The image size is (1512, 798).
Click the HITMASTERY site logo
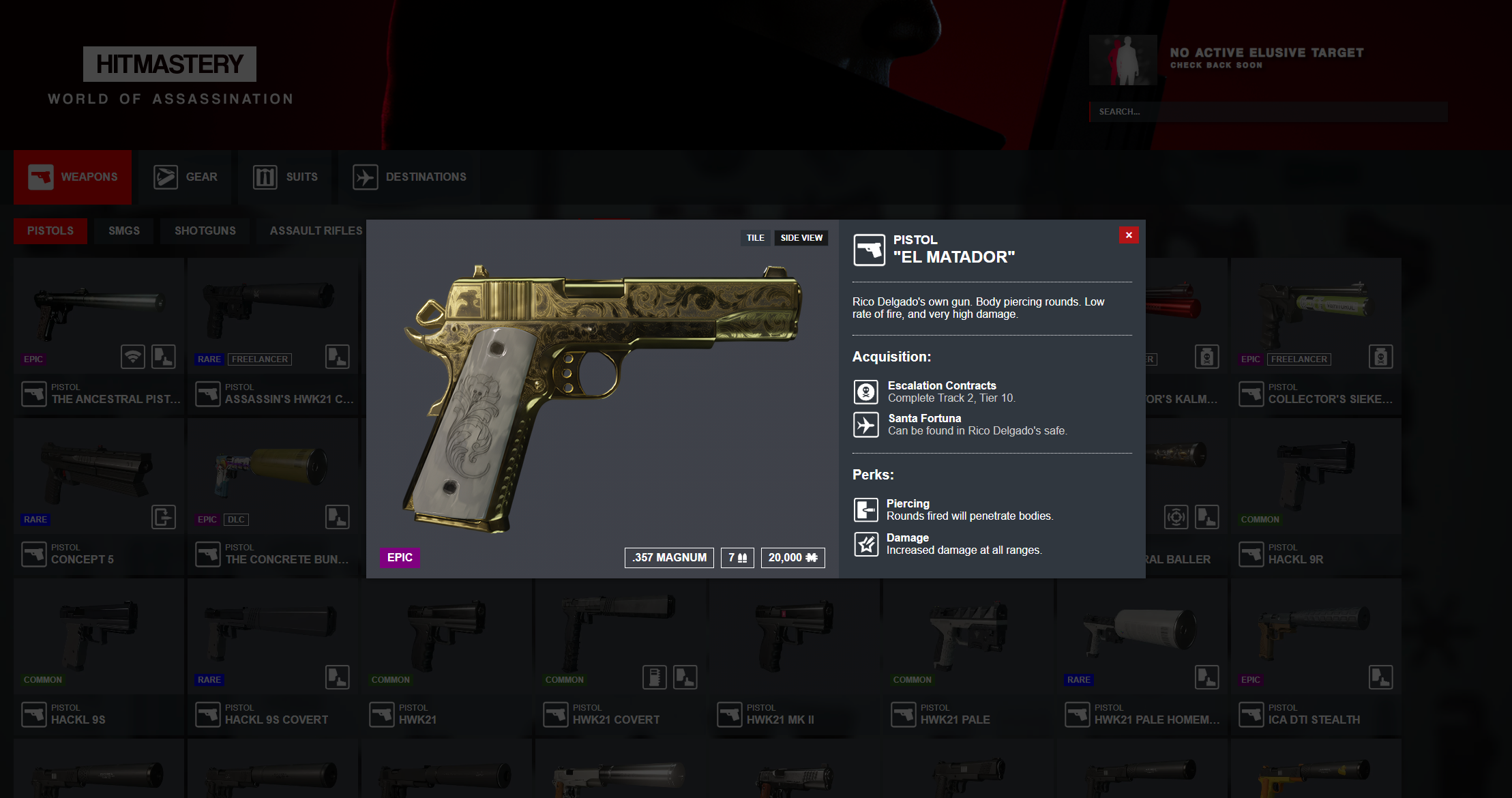pyautogui.click(x=170, y=64)
